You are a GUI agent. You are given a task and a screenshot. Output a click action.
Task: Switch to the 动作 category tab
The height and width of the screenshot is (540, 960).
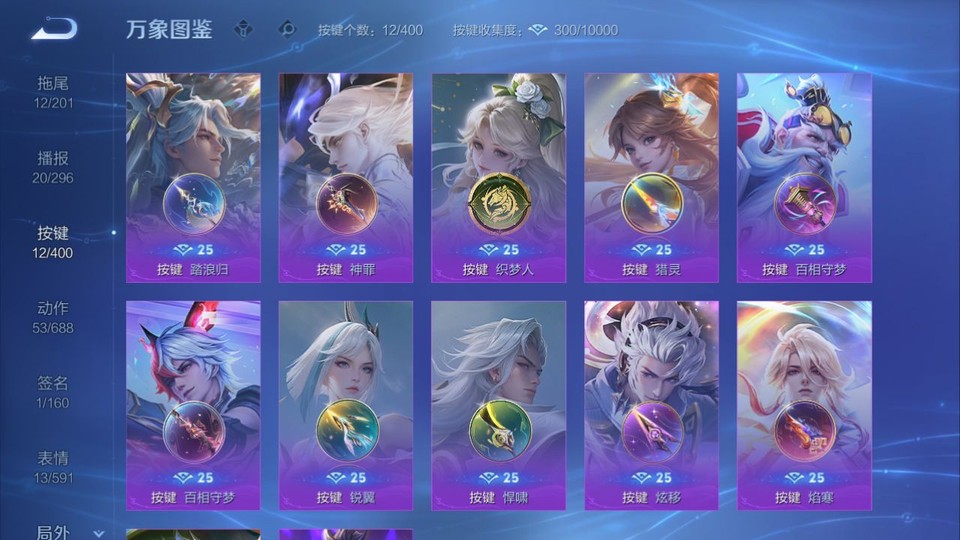[x=53, y=317]
